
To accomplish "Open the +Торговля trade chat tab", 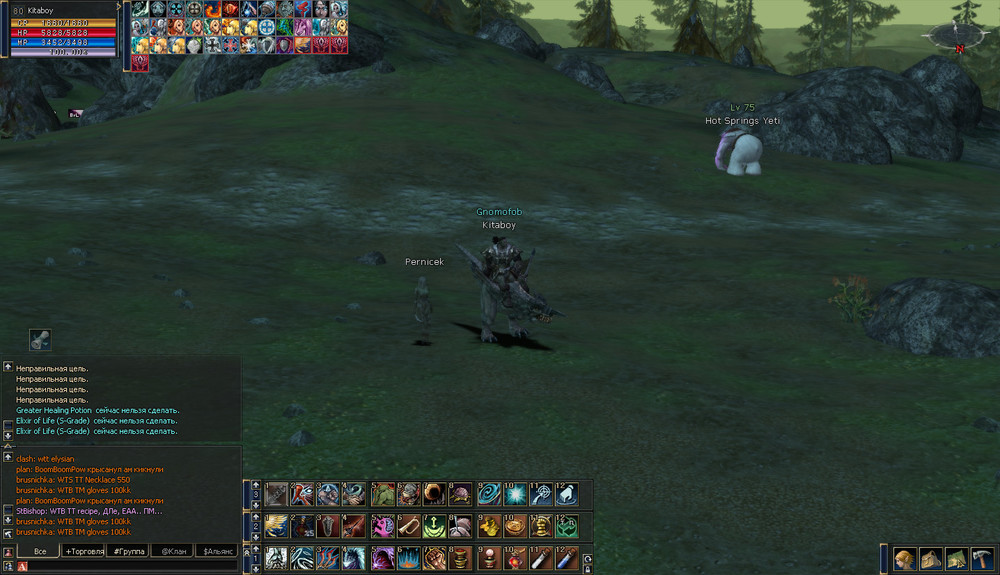I will coord(84,551).
